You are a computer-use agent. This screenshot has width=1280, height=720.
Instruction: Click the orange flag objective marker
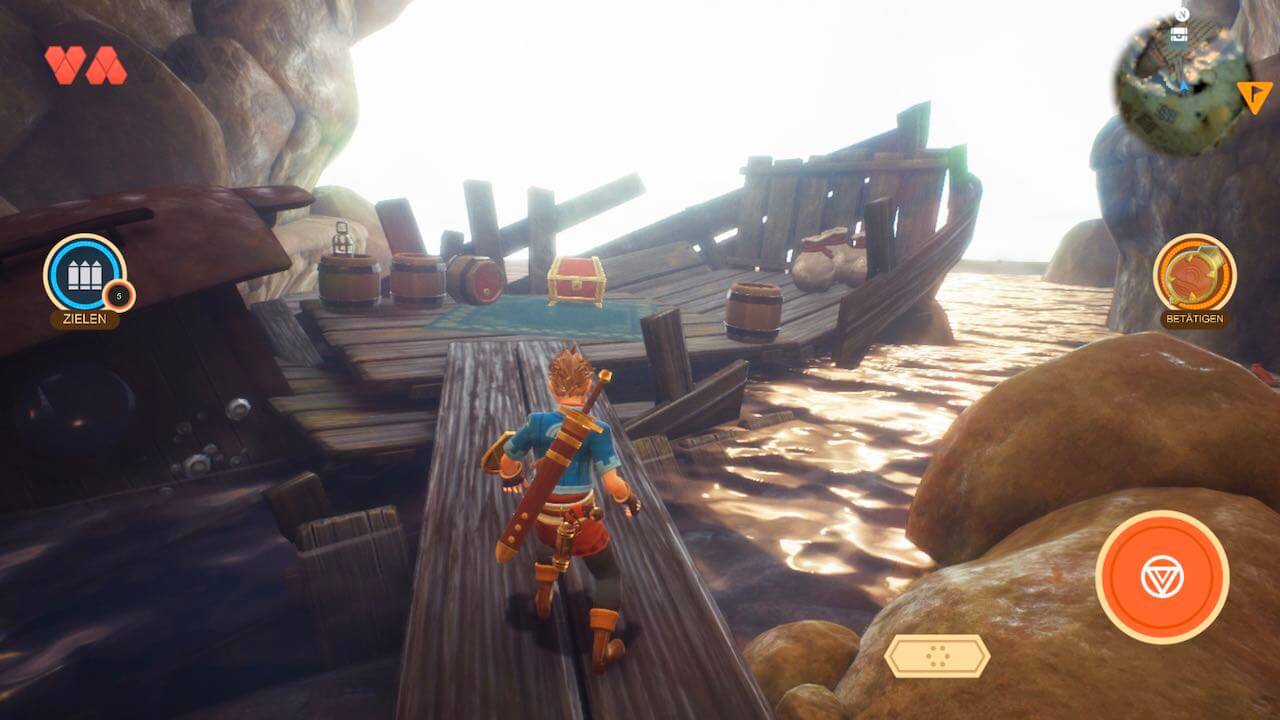1253,96
